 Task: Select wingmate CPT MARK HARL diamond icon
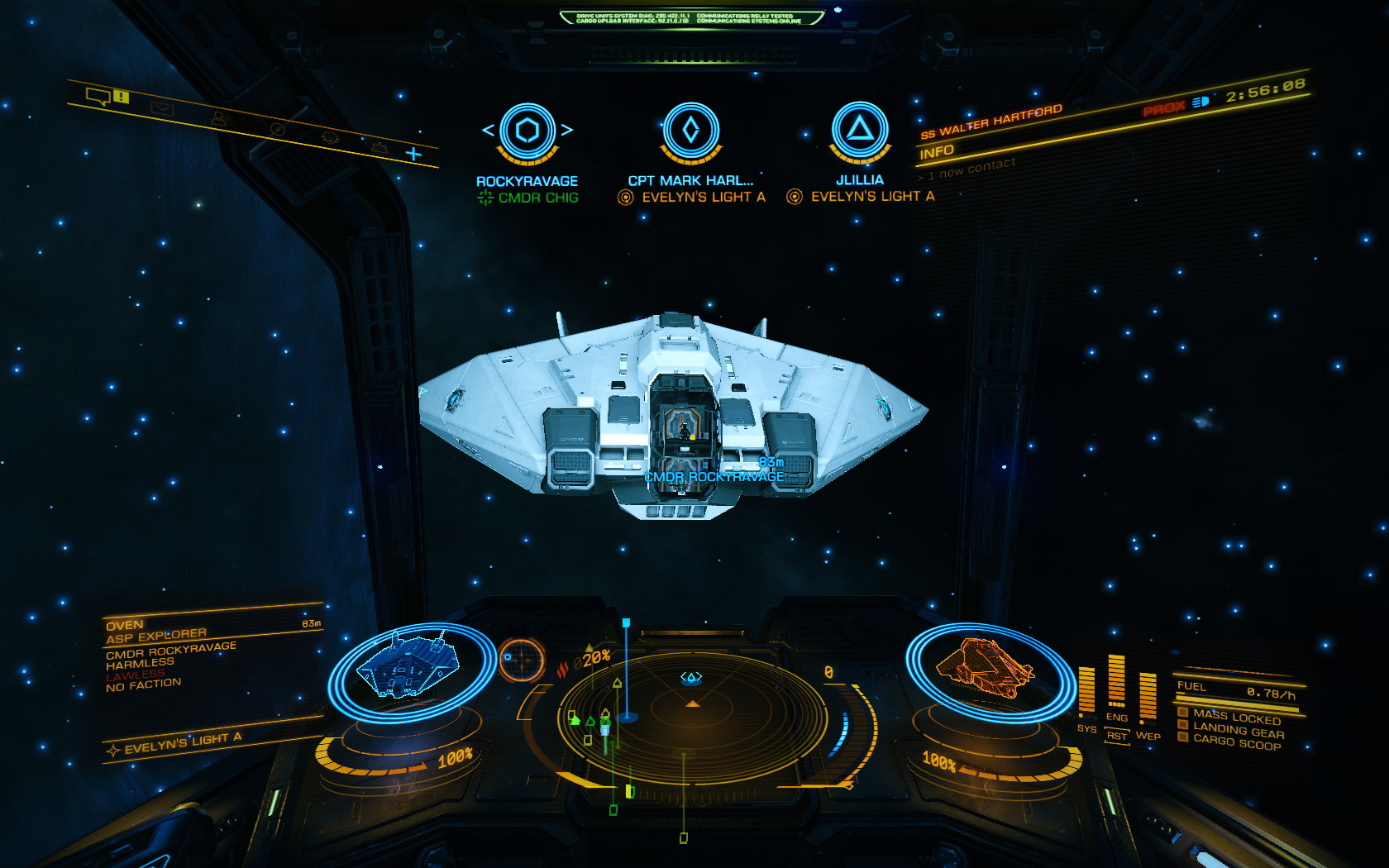[691, 131]
